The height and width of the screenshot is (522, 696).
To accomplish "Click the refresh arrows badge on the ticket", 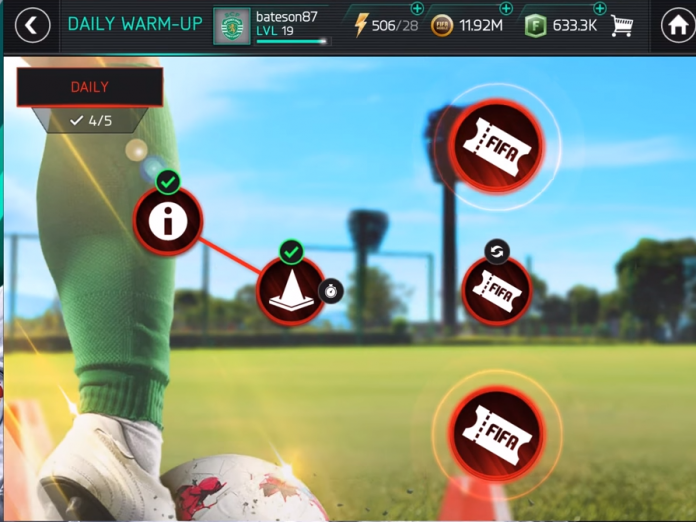I will click(497, 251).
